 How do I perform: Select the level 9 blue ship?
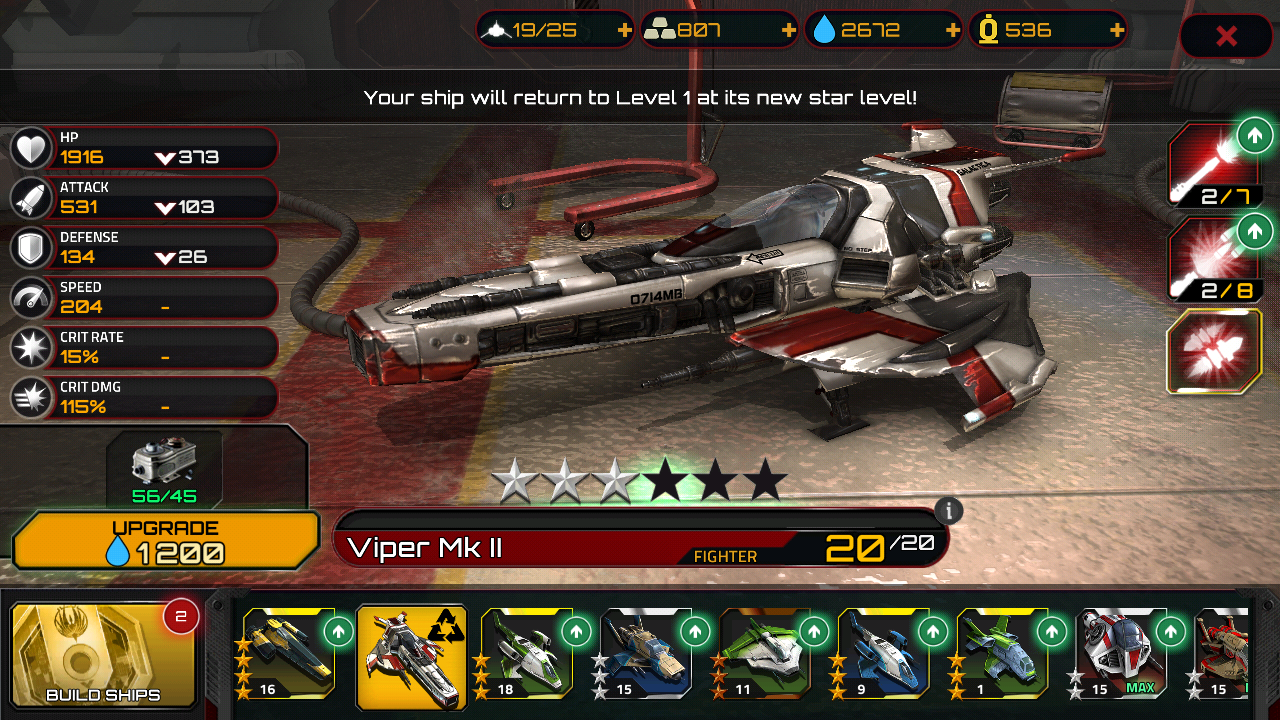point(884,652)
